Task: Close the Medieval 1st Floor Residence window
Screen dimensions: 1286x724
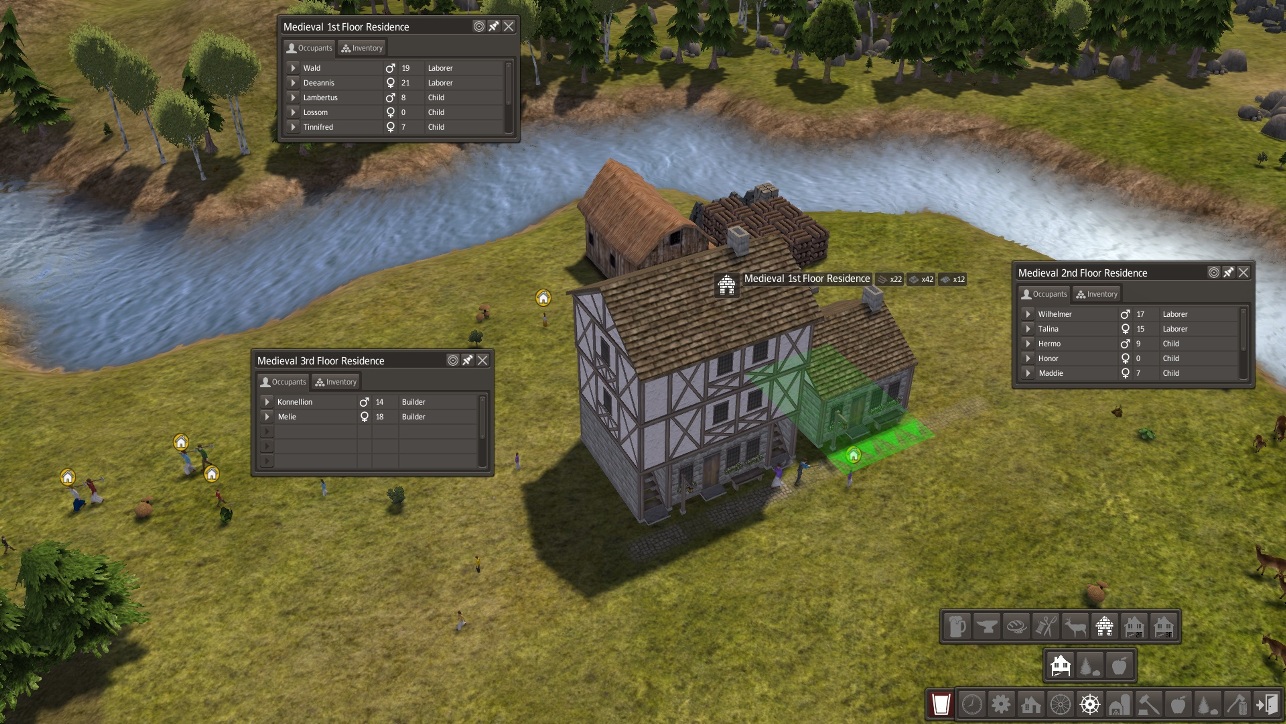Action: point(509,27)
